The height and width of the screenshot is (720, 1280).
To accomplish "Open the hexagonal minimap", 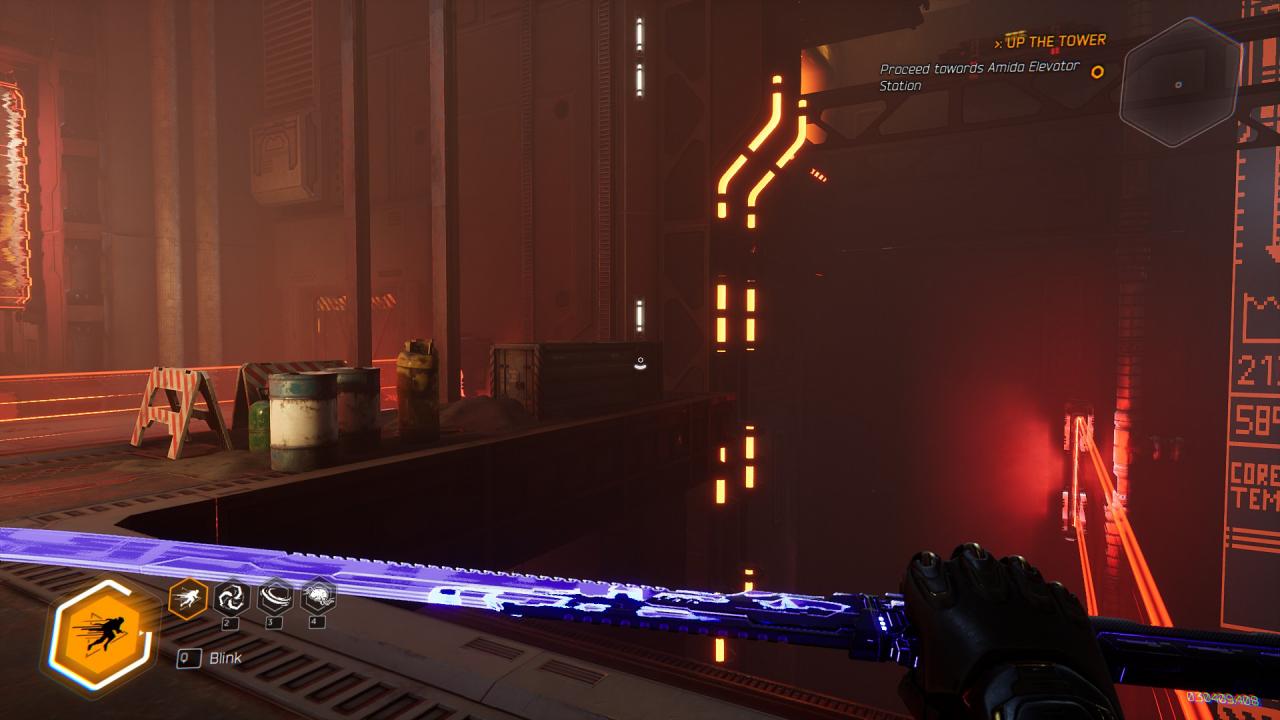I will 1179,84.
